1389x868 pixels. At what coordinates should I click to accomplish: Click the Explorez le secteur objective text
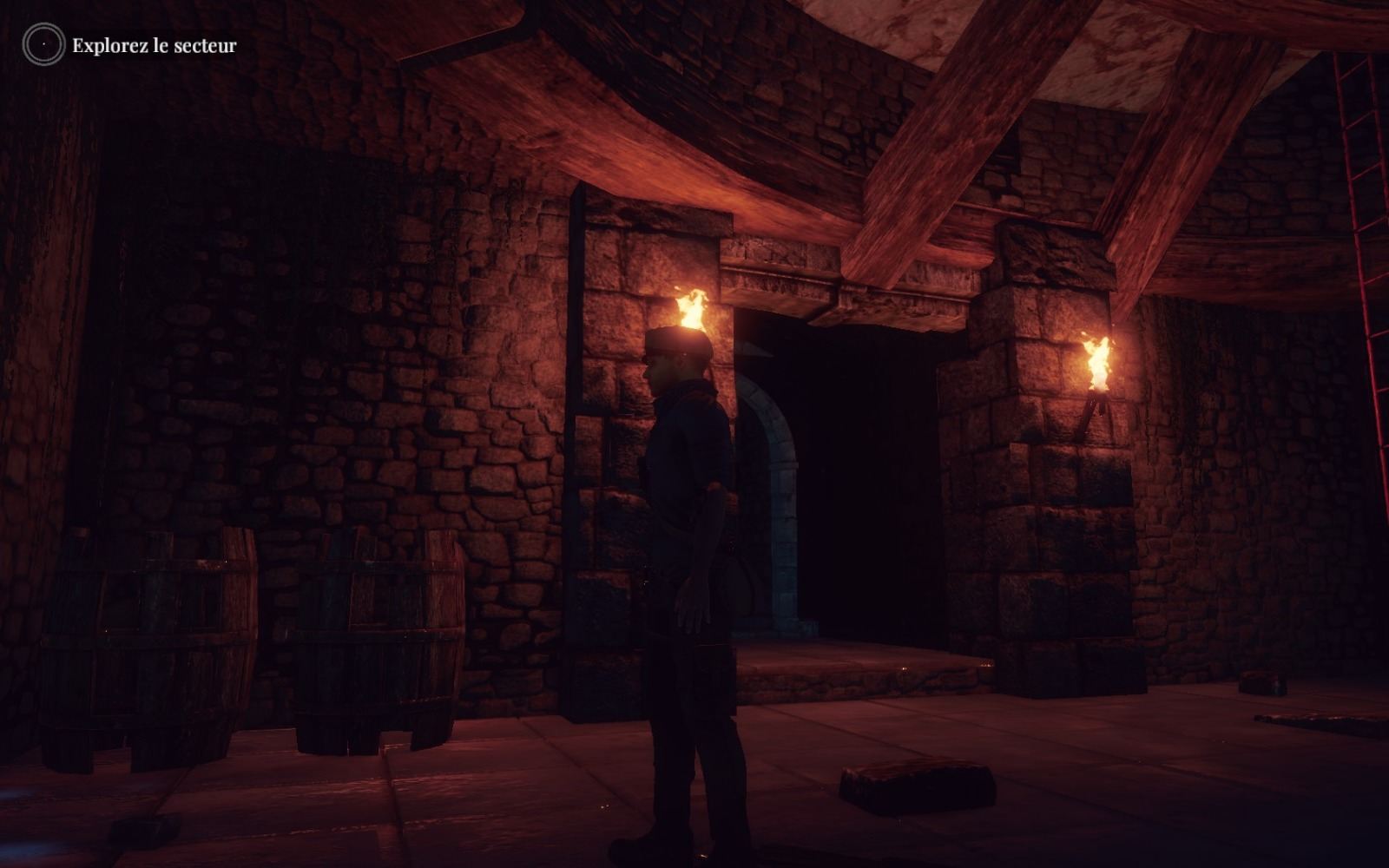point(153,46)
